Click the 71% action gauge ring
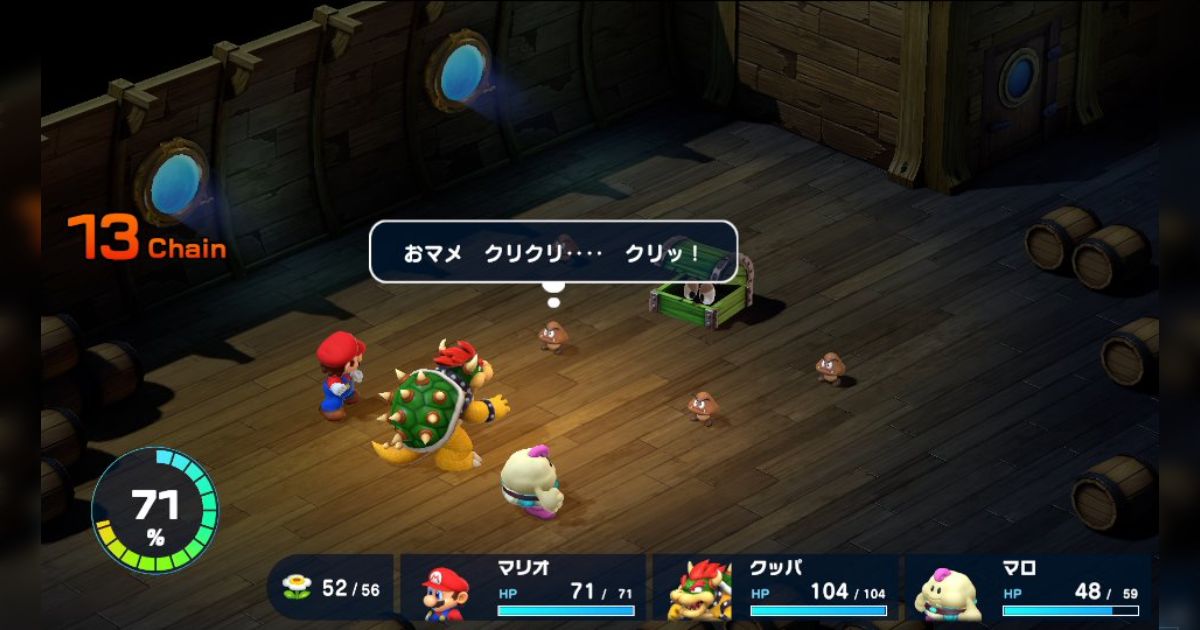The image size is (1200, 630). tap(155, 510)
